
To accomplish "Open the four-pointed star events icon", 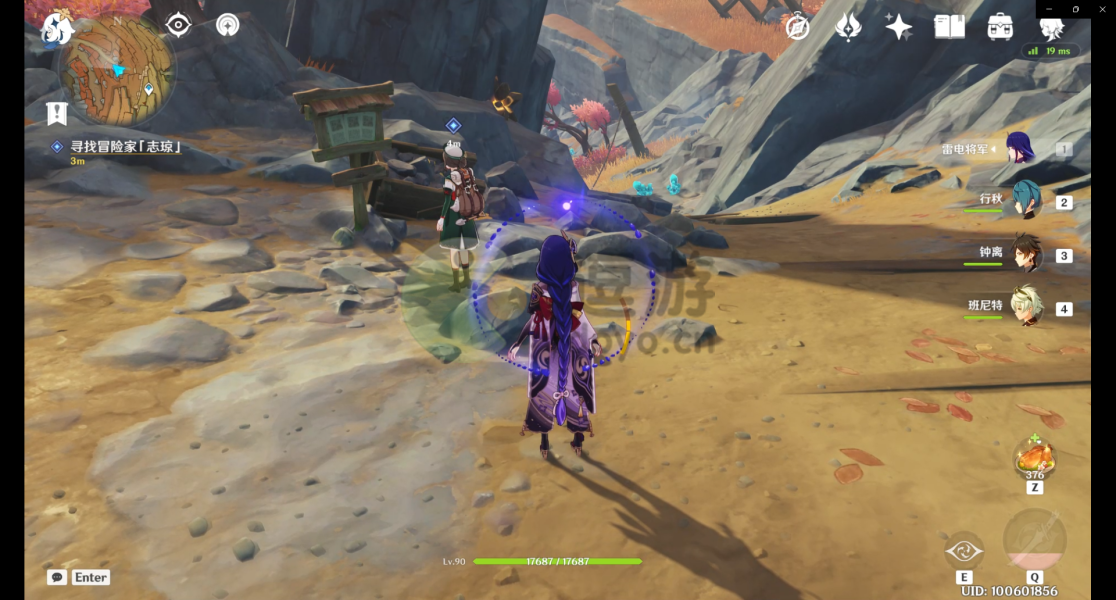I will coord(898,27).
